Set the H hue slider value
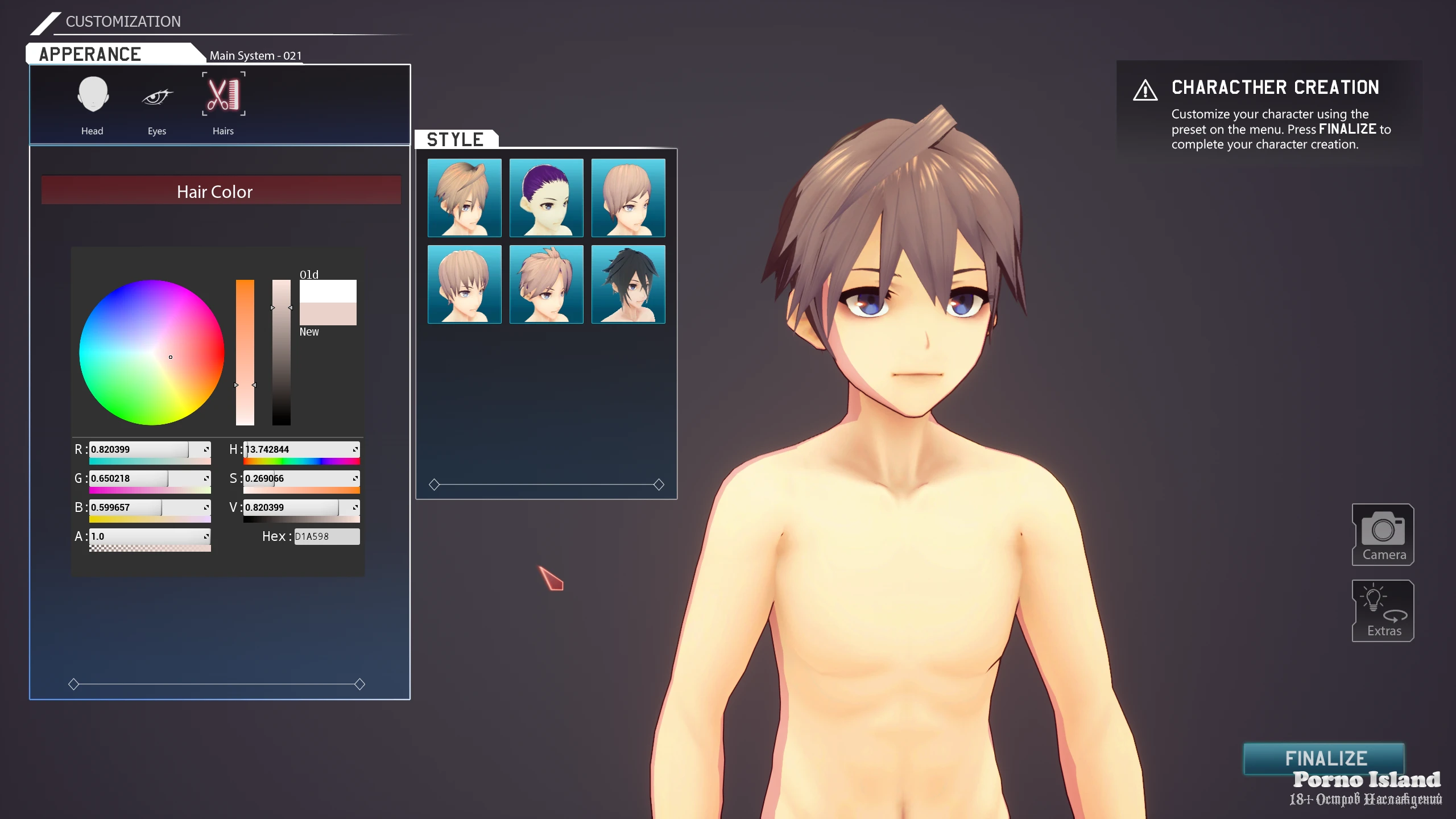This screenshot has height=819, width=1456. pos(300,449)
